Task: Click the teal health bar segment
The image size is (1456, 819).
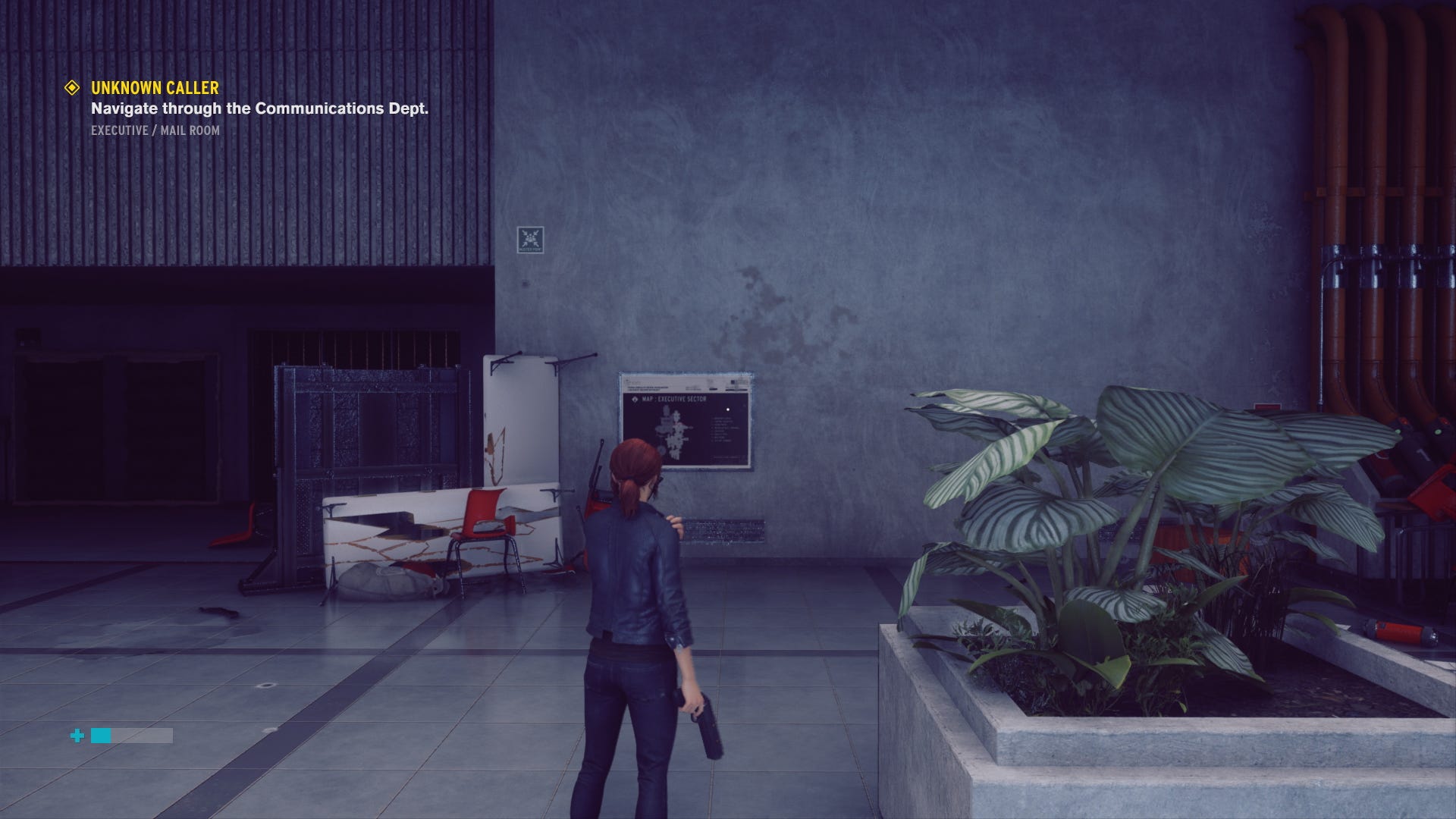Action: 101,735
